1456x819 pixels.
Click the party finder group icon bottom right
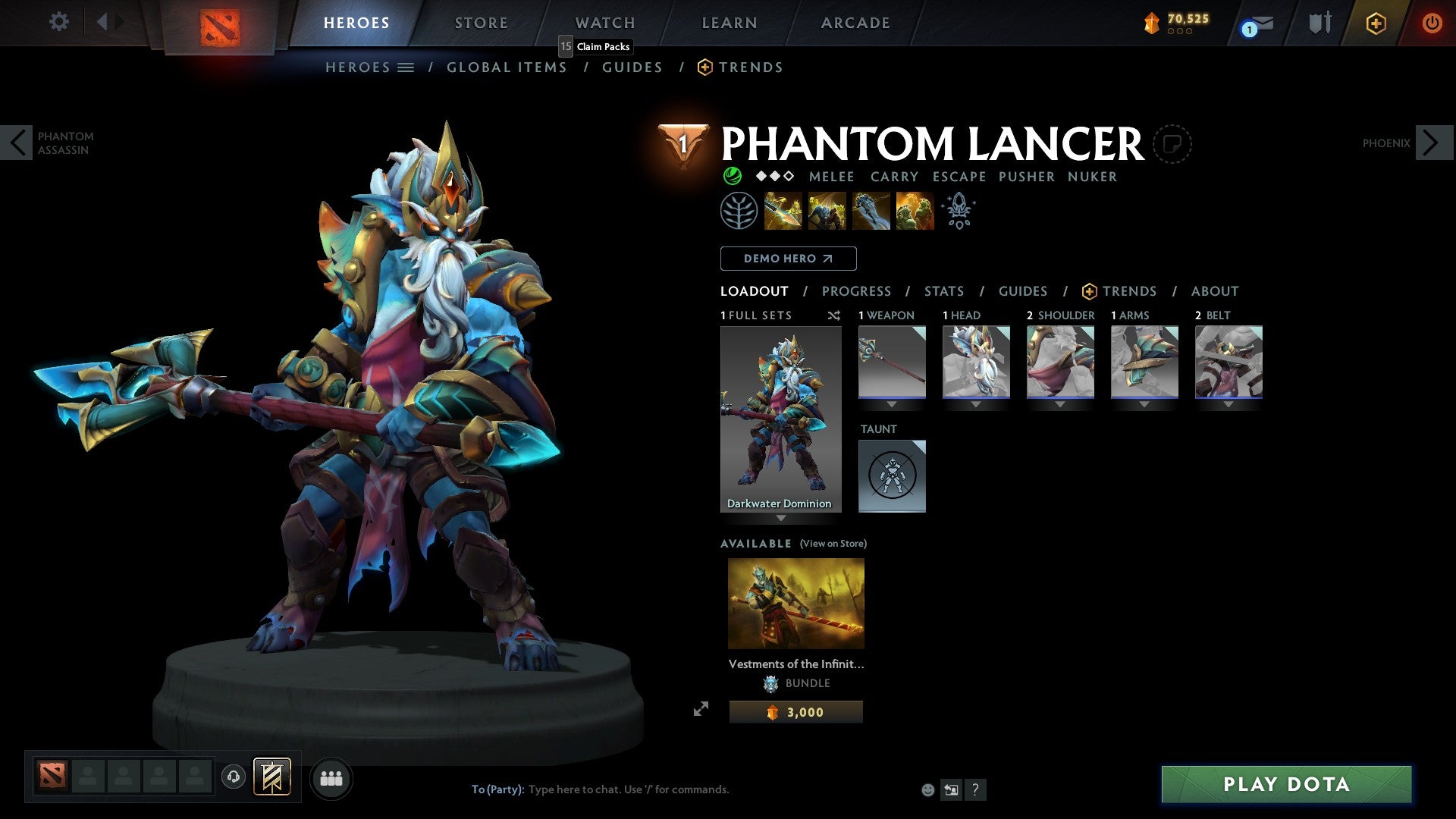pos(331,777)
